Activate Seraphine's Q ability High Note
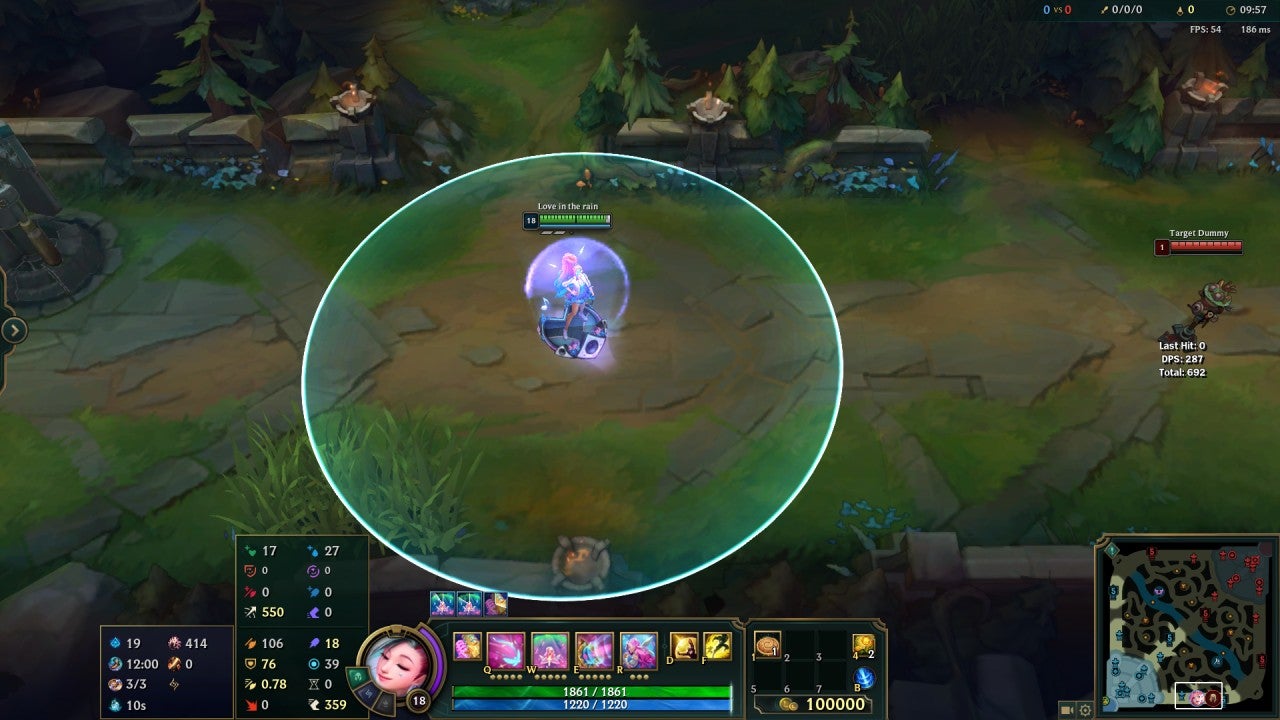 point(505,651)
